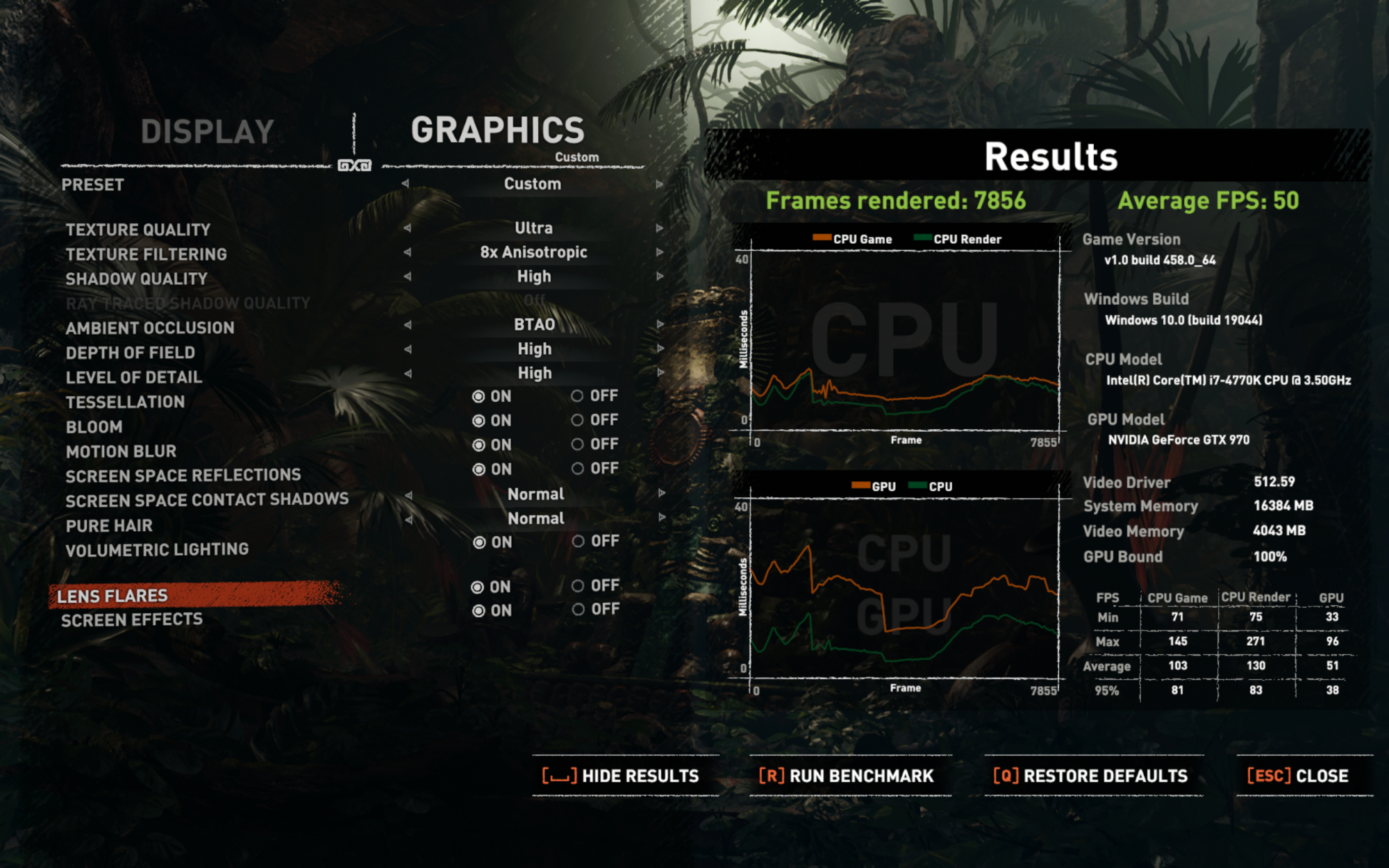Select the highlighted Lens Flares setting
This screenshot has width=1389, height=868.
click(x=113, y=595)
